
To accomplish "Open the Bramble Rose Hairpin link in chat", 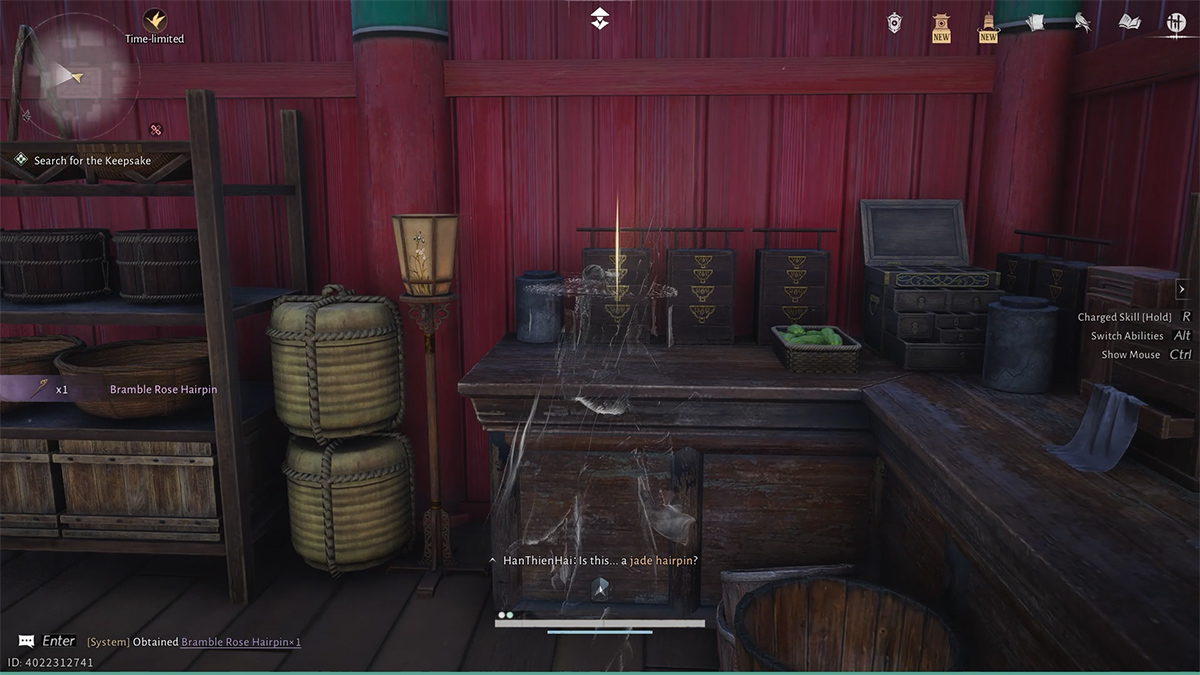I will (241, 642).
